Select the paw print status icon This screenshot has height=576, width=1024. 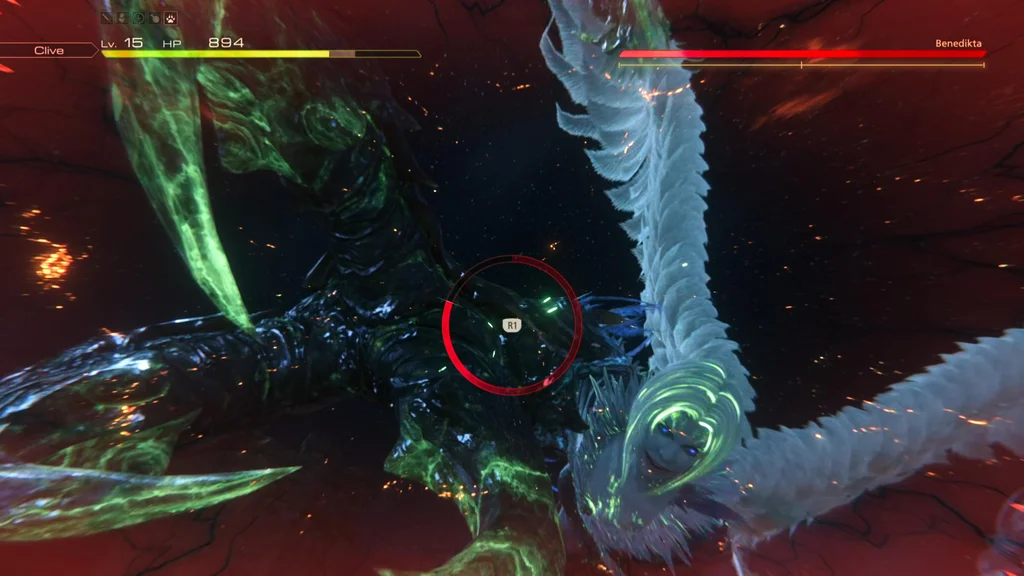pos(171,18)
